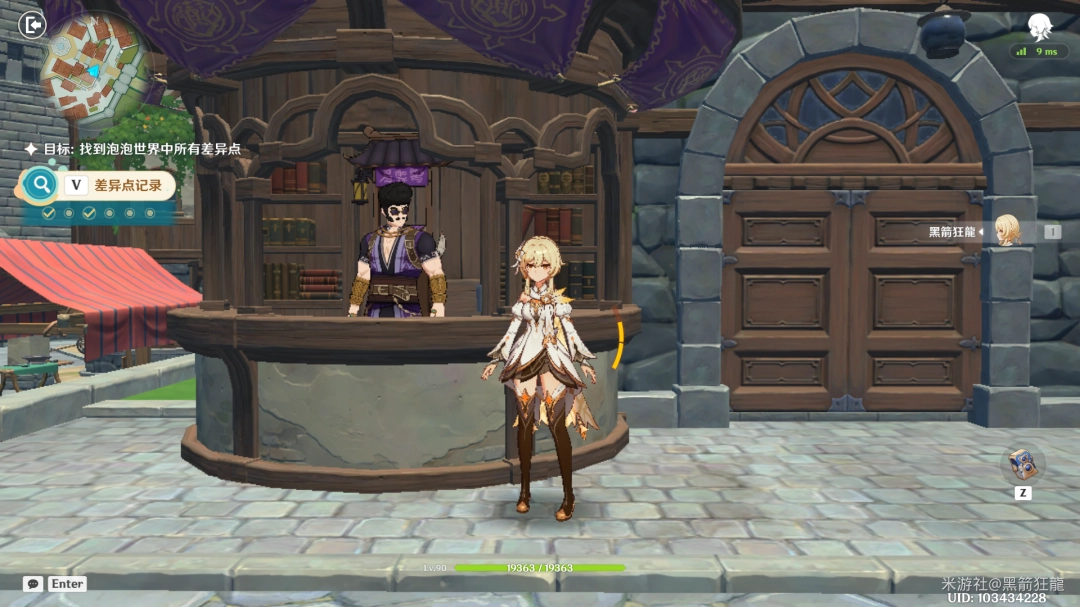Select party member 黑箭狂龍's portrait
1080x607 pixels.
click(1006, 231)
